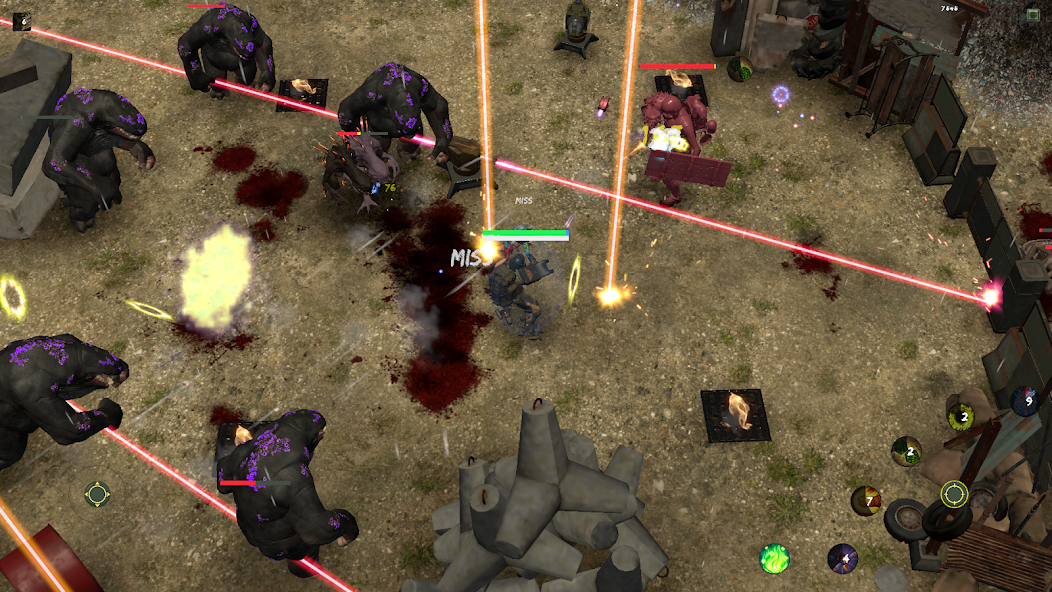
Task: Activate the green flame ability
Action: click(x=775, y=558)
